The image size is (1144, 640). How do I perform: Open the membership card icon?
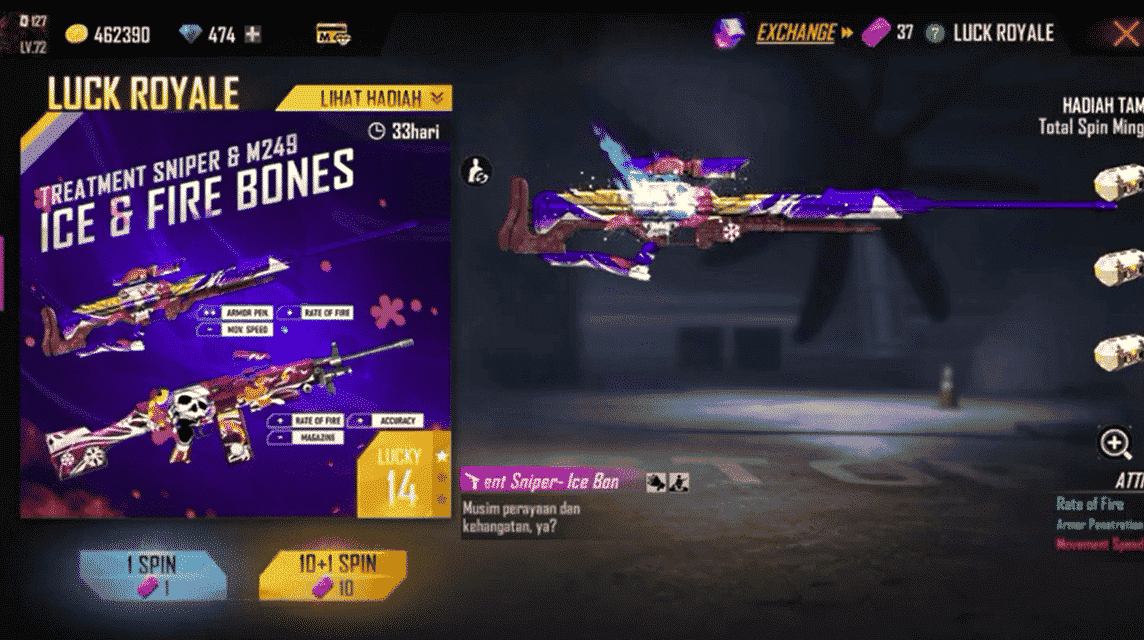point(331,34)
